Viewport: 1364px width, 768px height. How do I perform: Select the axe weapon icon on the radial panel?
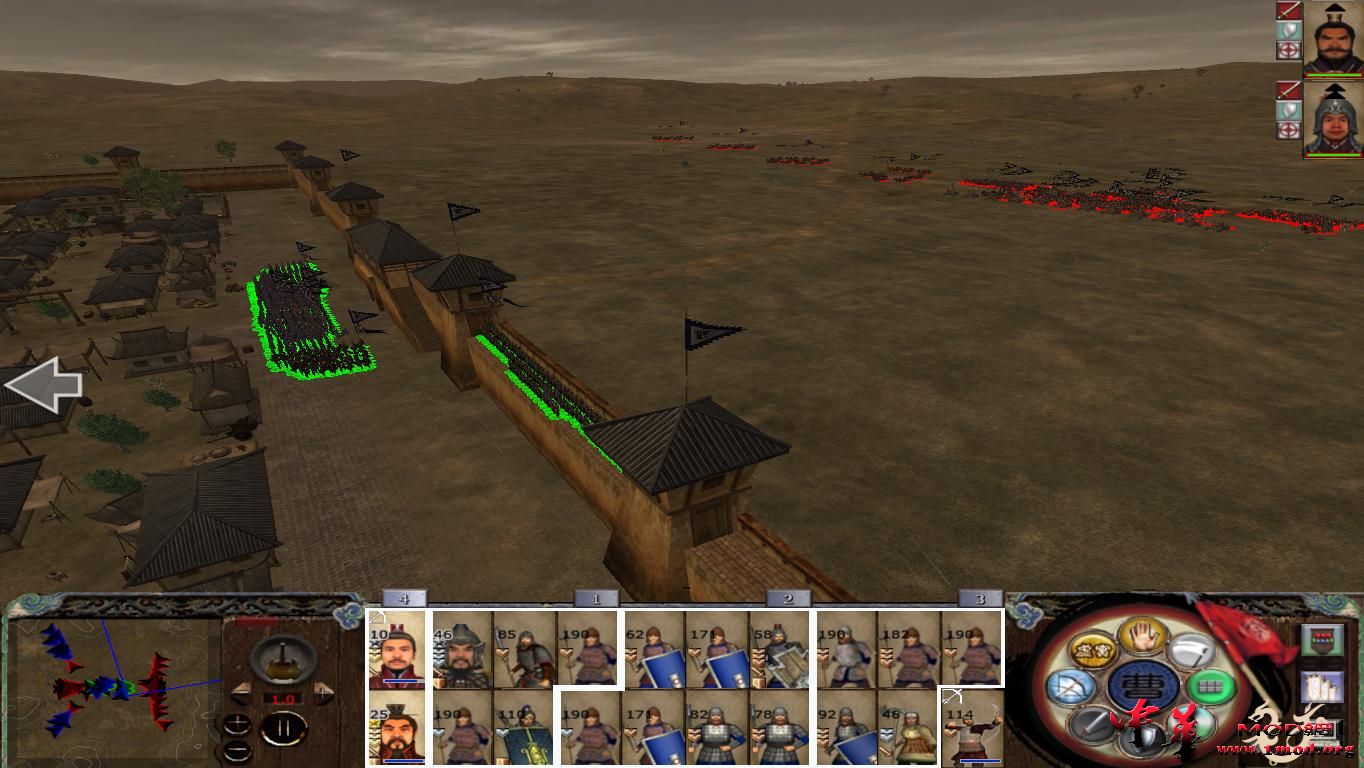(1190, 652)
